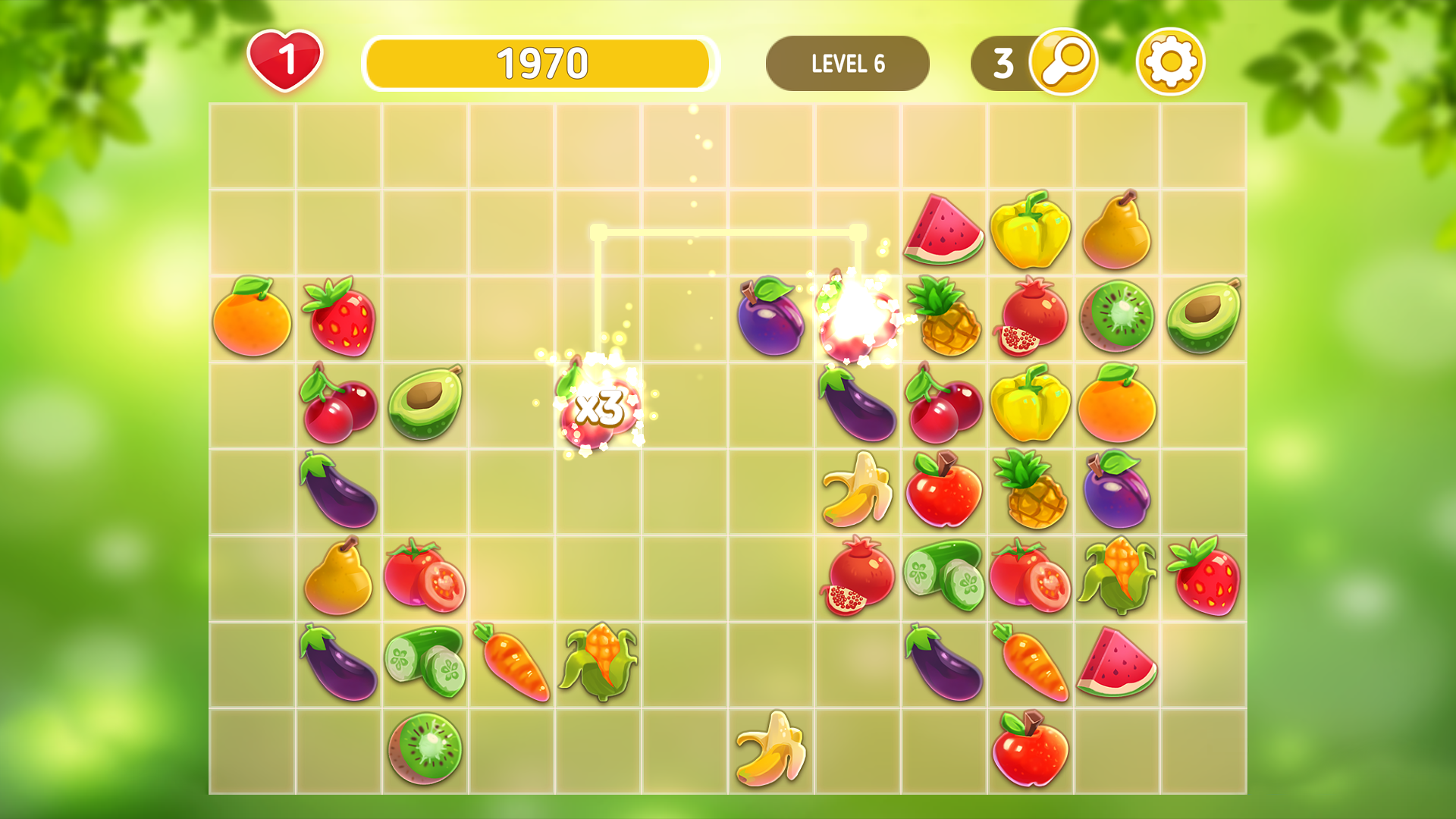Image resolution: width=1456 pixels, height=819 pixels.
Task: Choose the cucumber tile next to the pomegranate
Action: coord(943,576)
